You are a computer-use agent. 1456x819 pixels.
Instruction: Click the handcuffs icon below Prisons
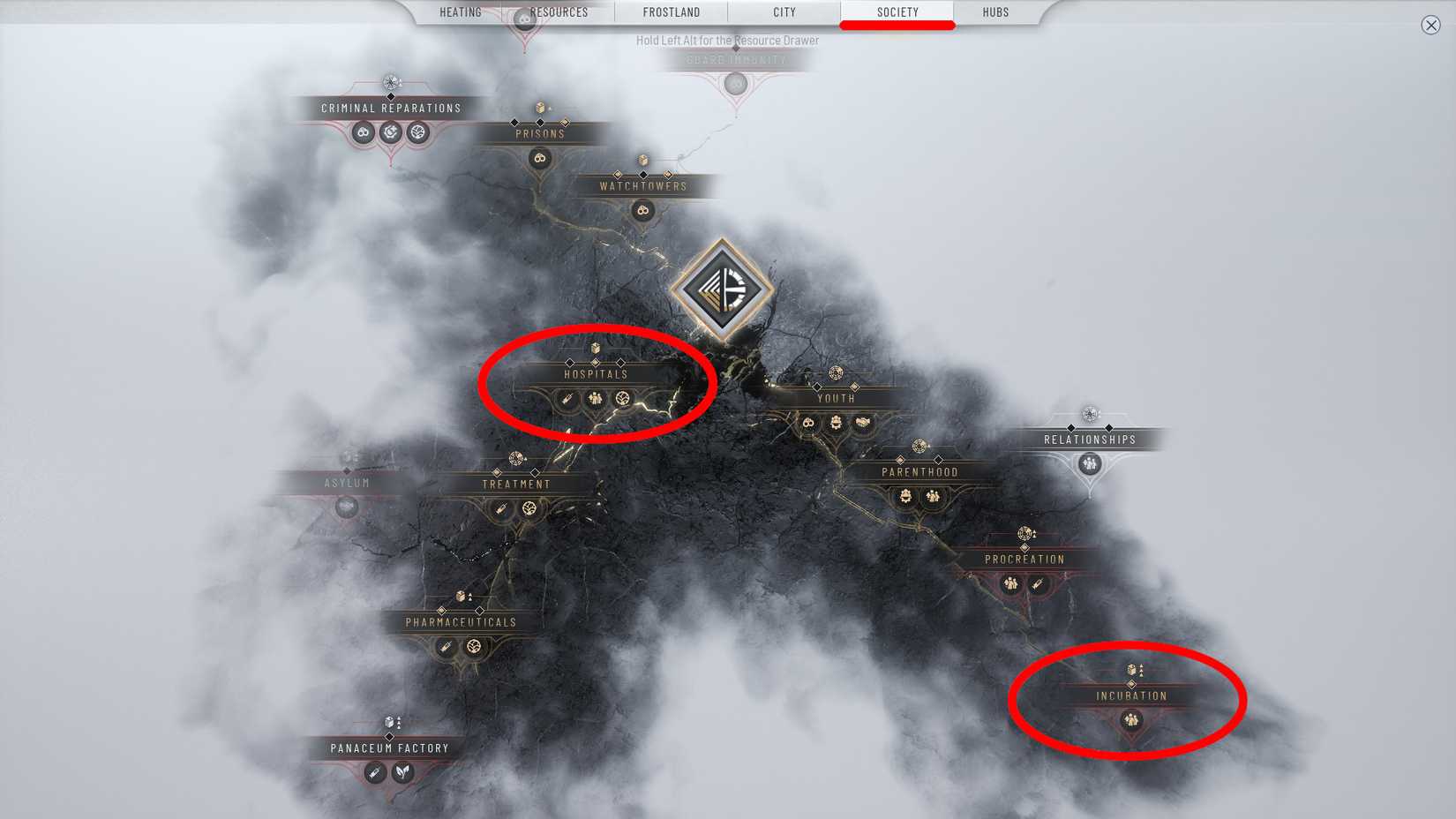(538, 159)
